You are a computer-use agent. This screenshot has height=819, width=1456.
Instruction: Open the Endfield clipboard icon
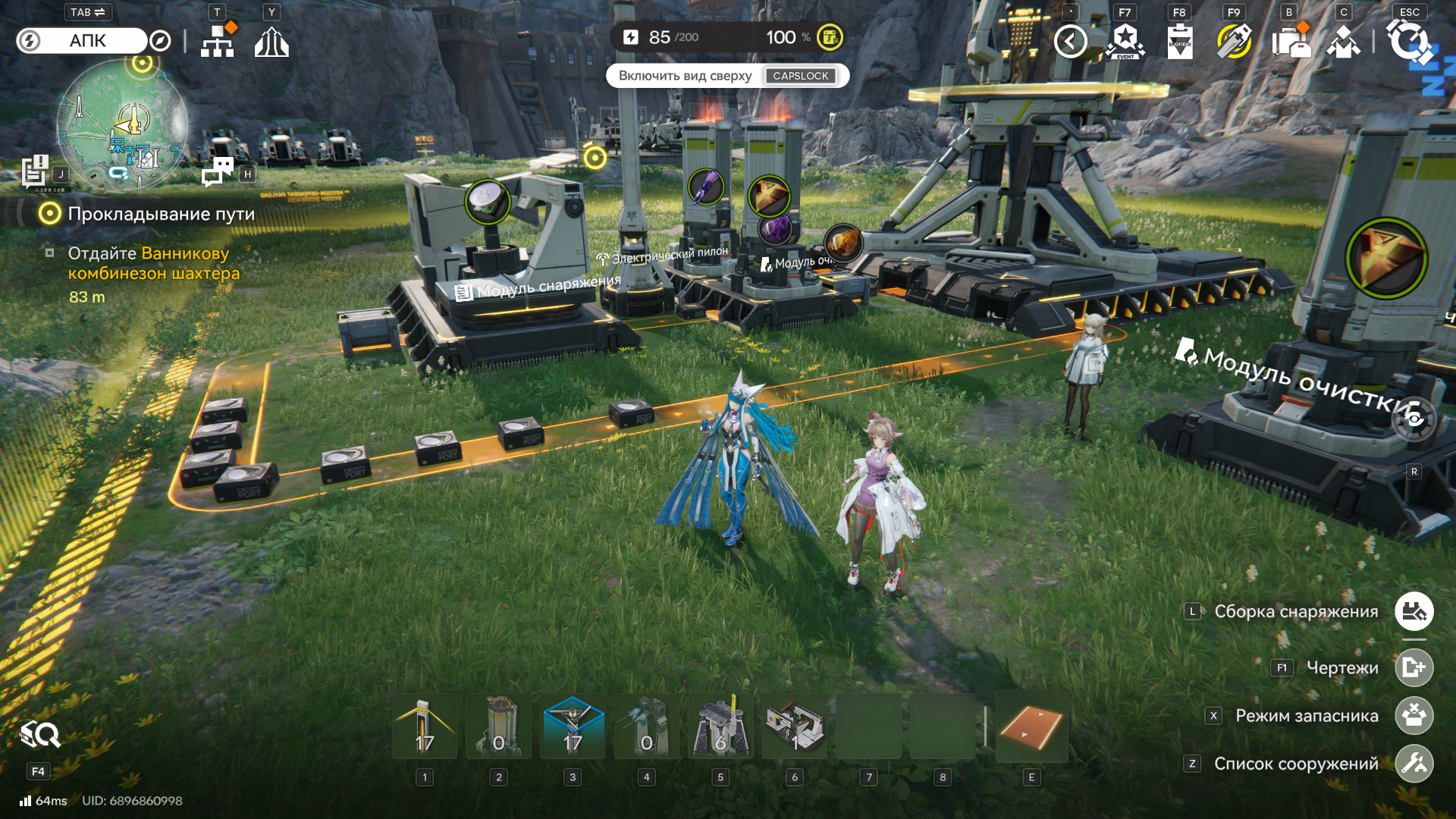click(x=1179, y=41)
